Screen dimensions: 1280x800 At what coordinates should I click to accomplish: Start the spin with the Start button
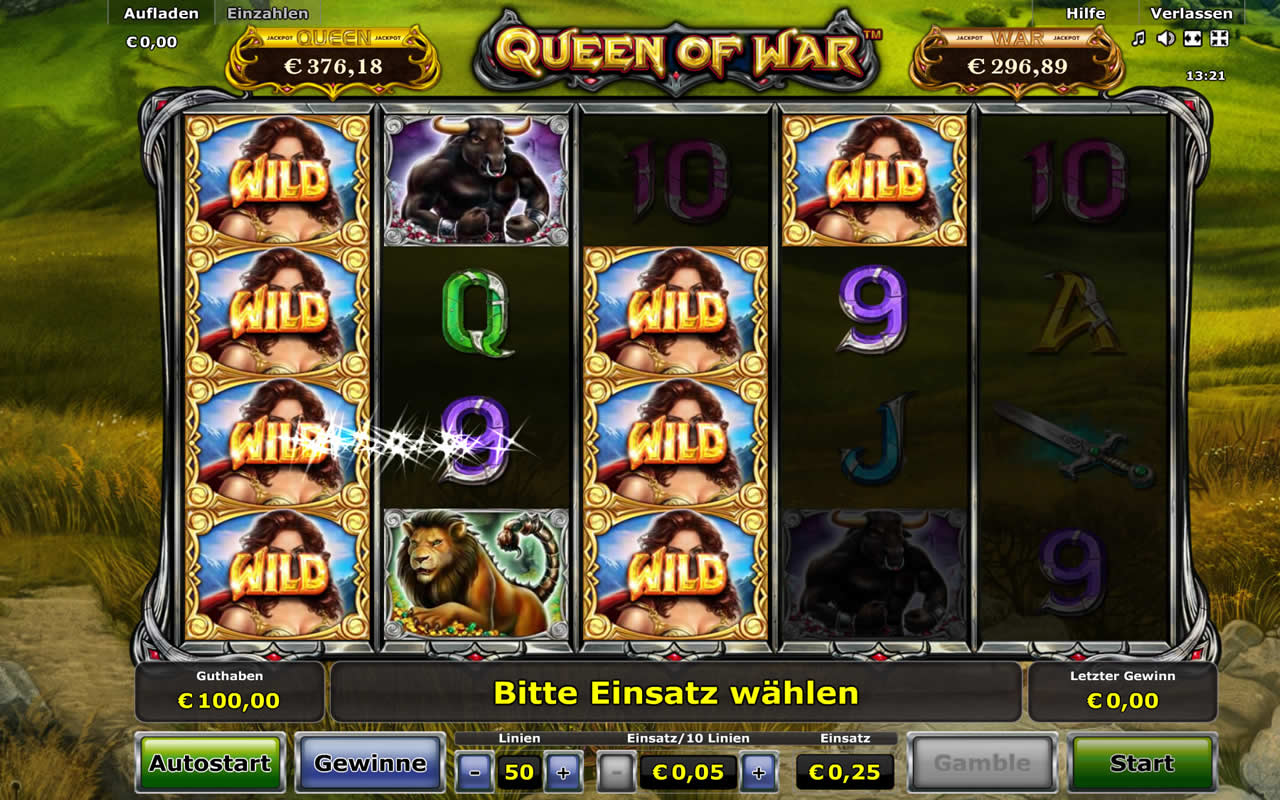pyautogui.click(x=1142, y=764)
